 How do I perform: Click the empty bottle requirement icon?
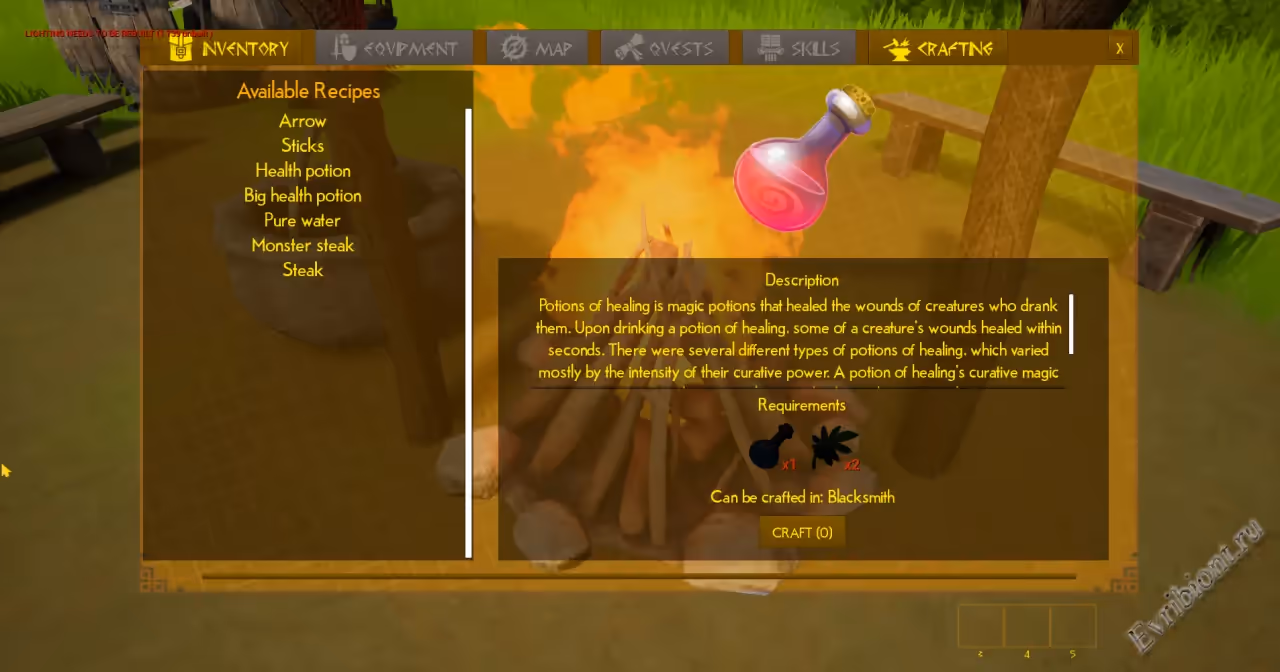[x=770, y=447]
